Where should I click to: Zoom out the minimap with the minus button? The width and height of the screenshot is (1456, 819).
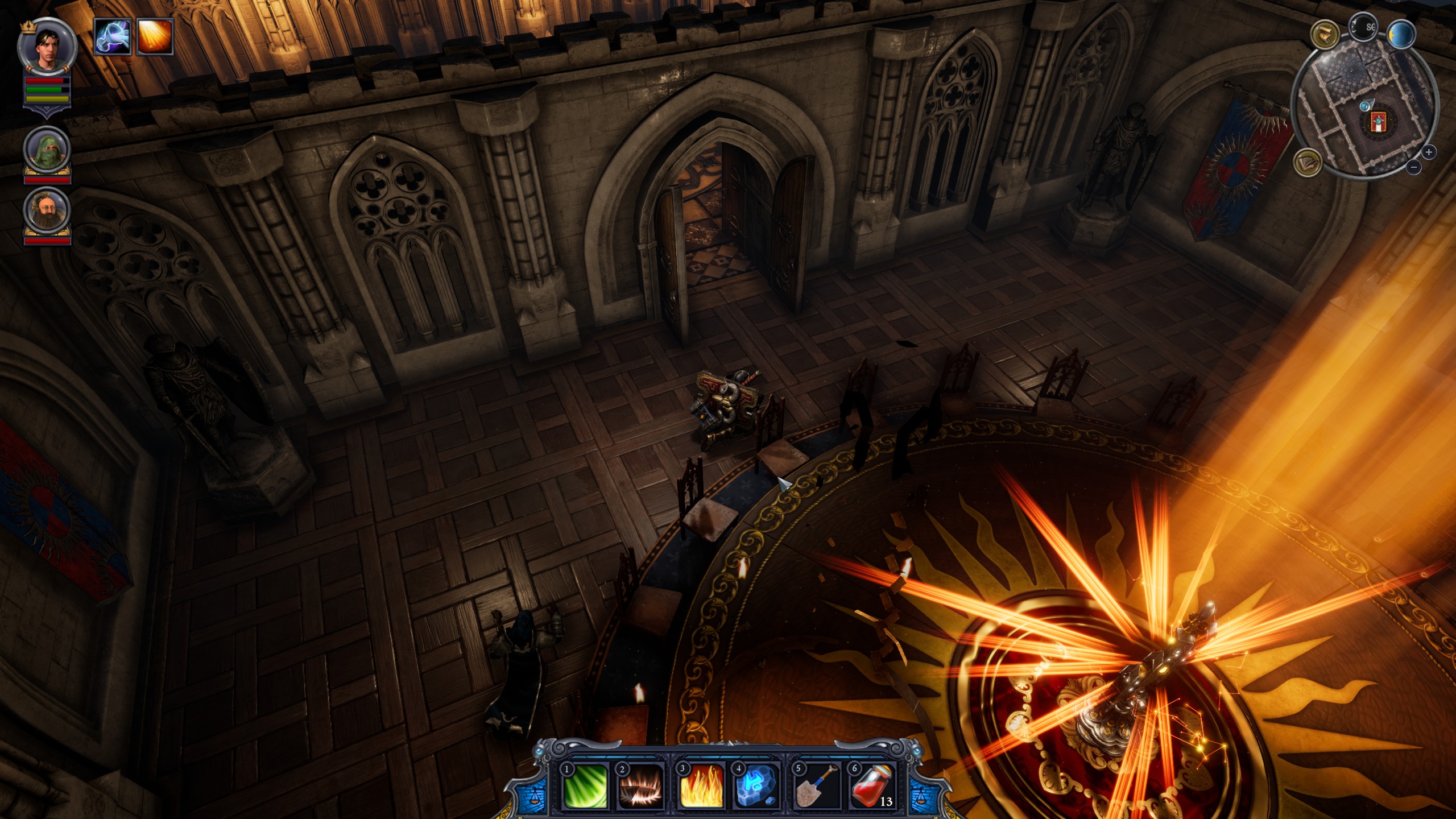point(1414,167)
